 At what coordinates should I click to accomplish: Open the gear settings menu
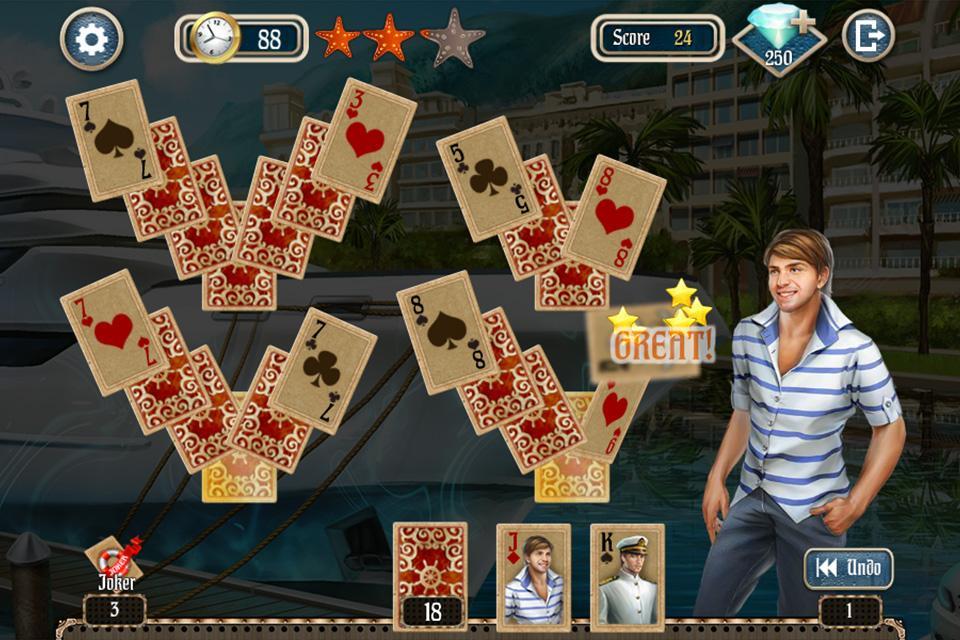91,39
